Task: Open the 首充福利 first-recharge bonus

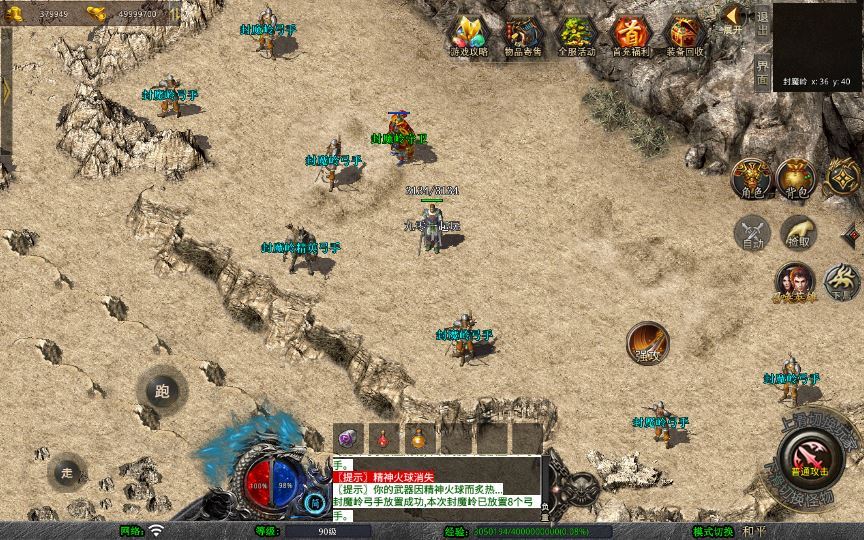Action: (630, 35)
